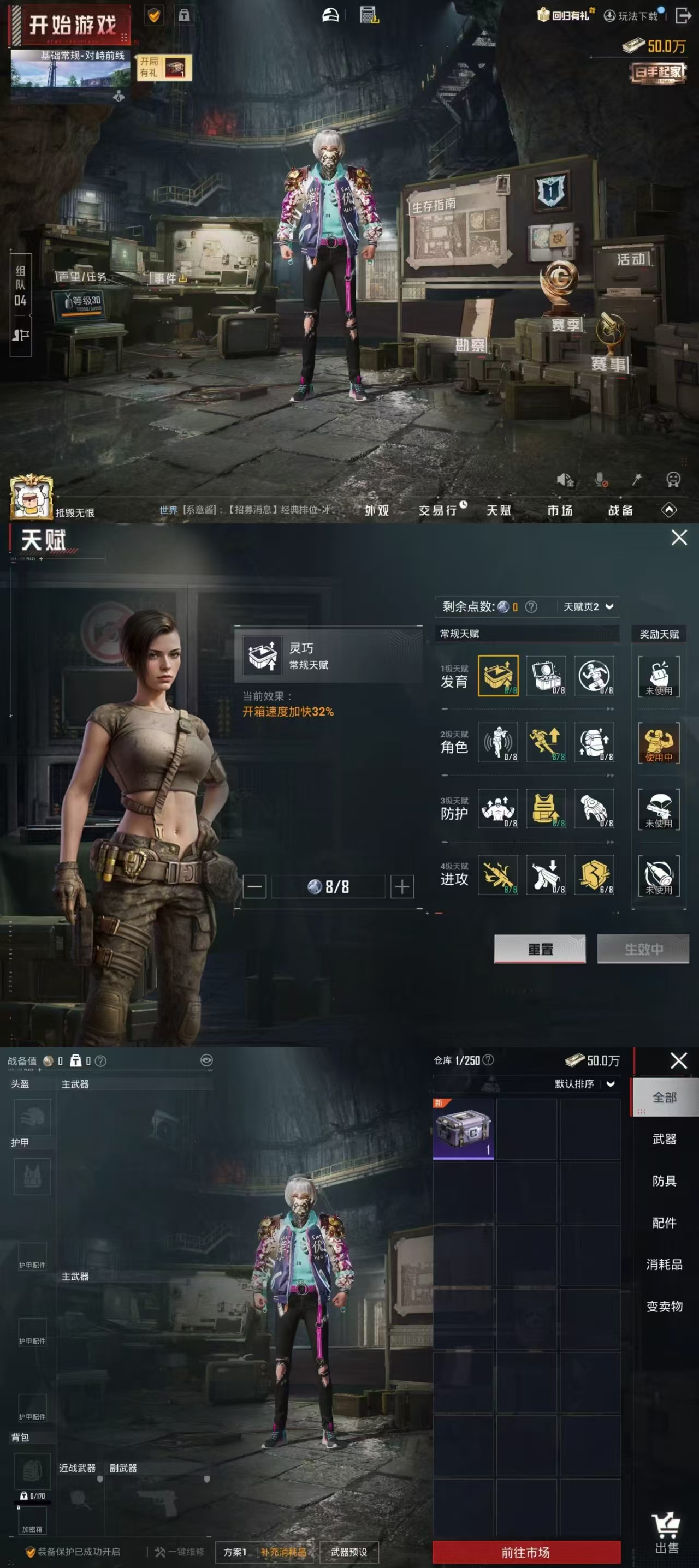Go to the 市场 market menu
699x1568 pixels.
(560, 510)
